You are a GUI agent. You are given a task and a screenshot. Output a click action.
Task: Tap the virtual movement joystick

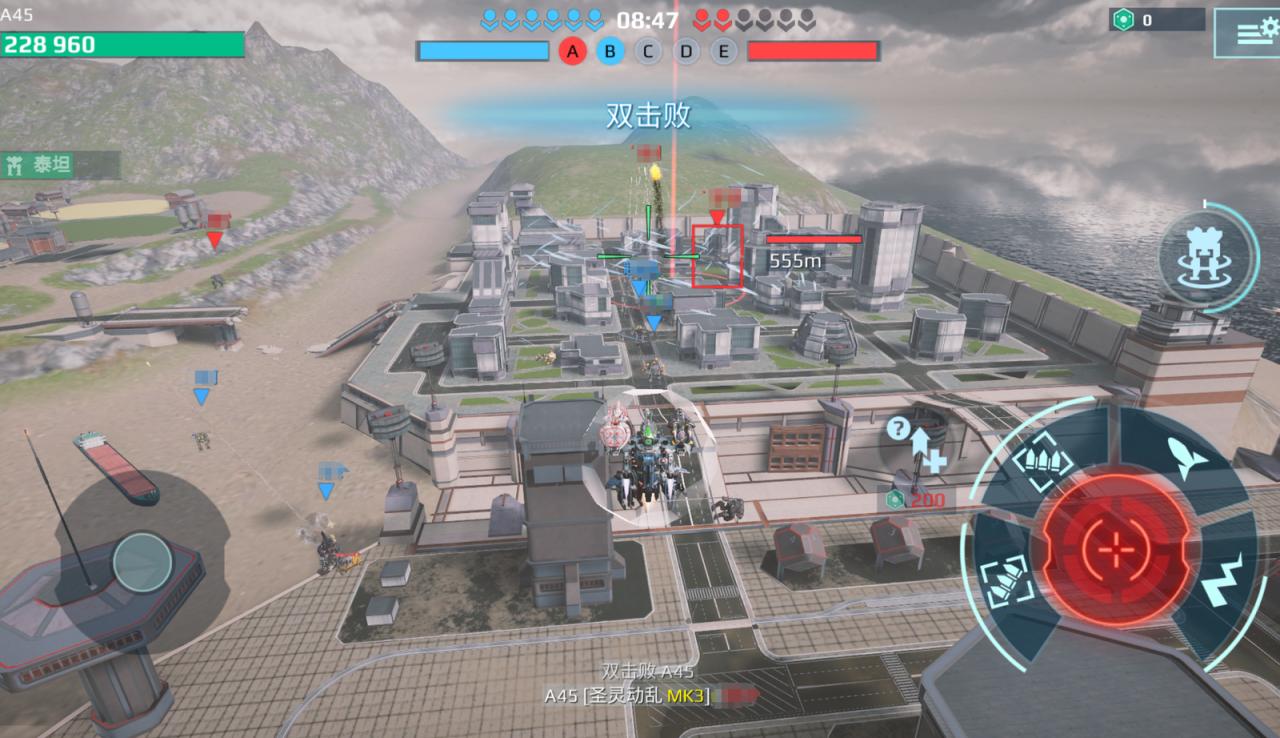pyautogui.click(x=142, y=562)
